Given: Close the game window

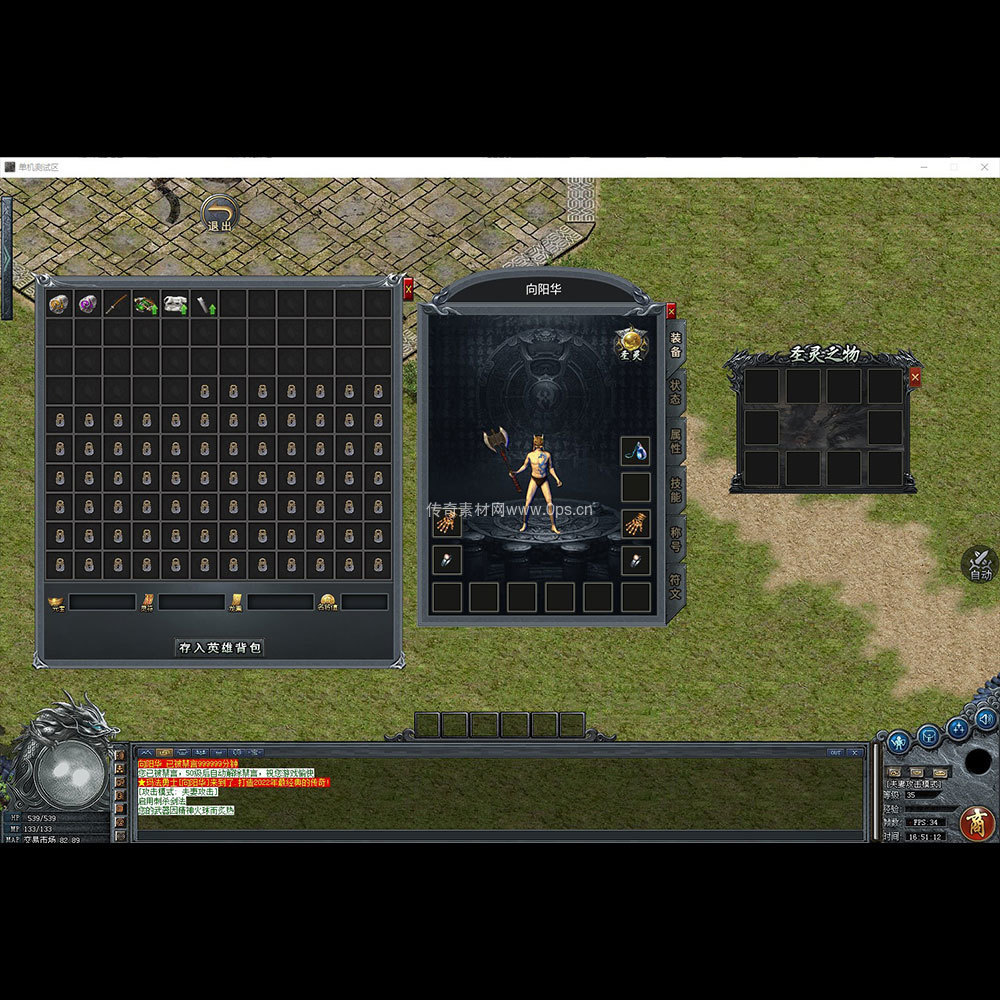Looking at the screenshot, I should pos(984,166).
